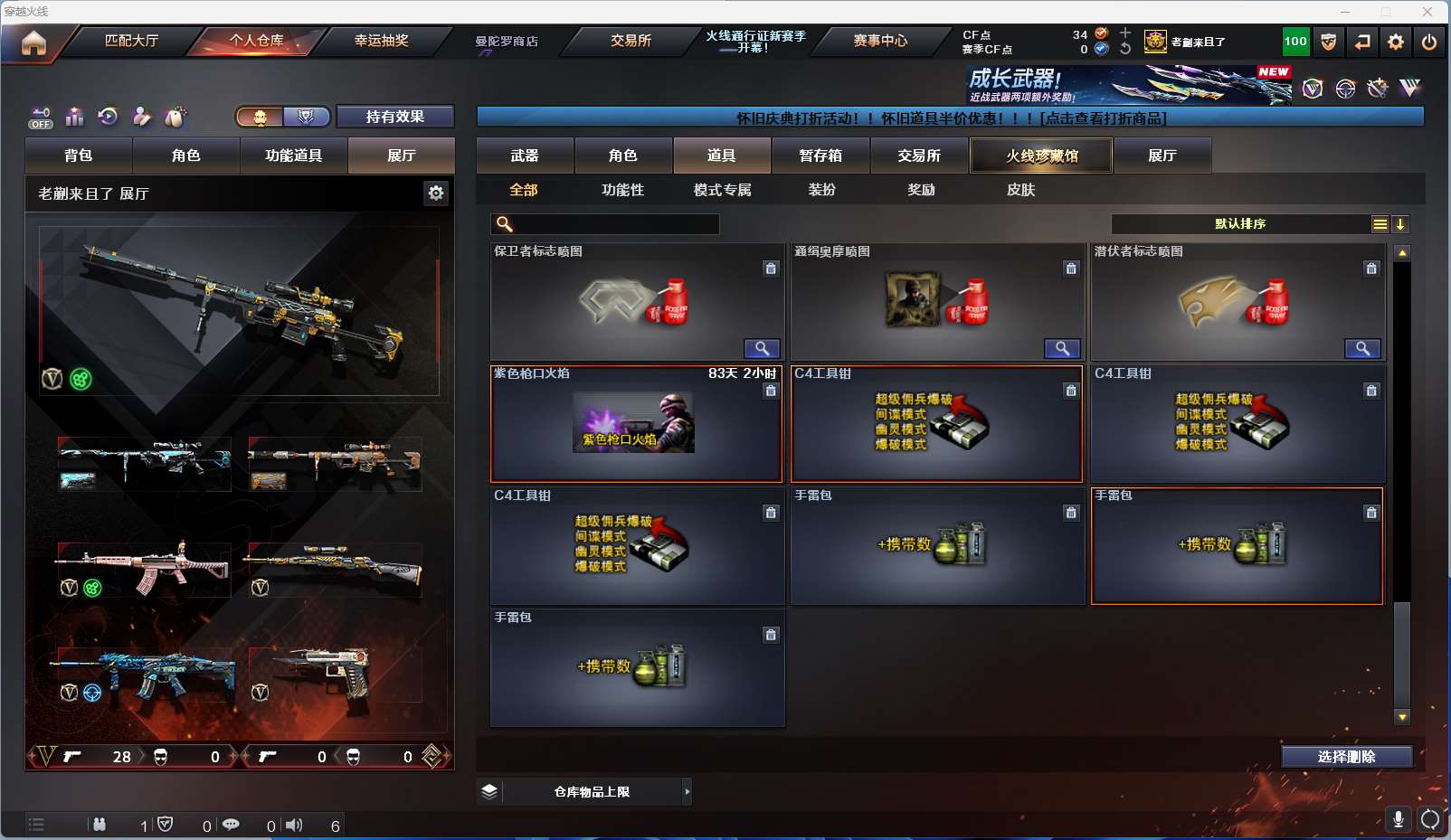
Task: Select the 紫色枪口火焰 item tile
Action: click(x=636, y=423)
